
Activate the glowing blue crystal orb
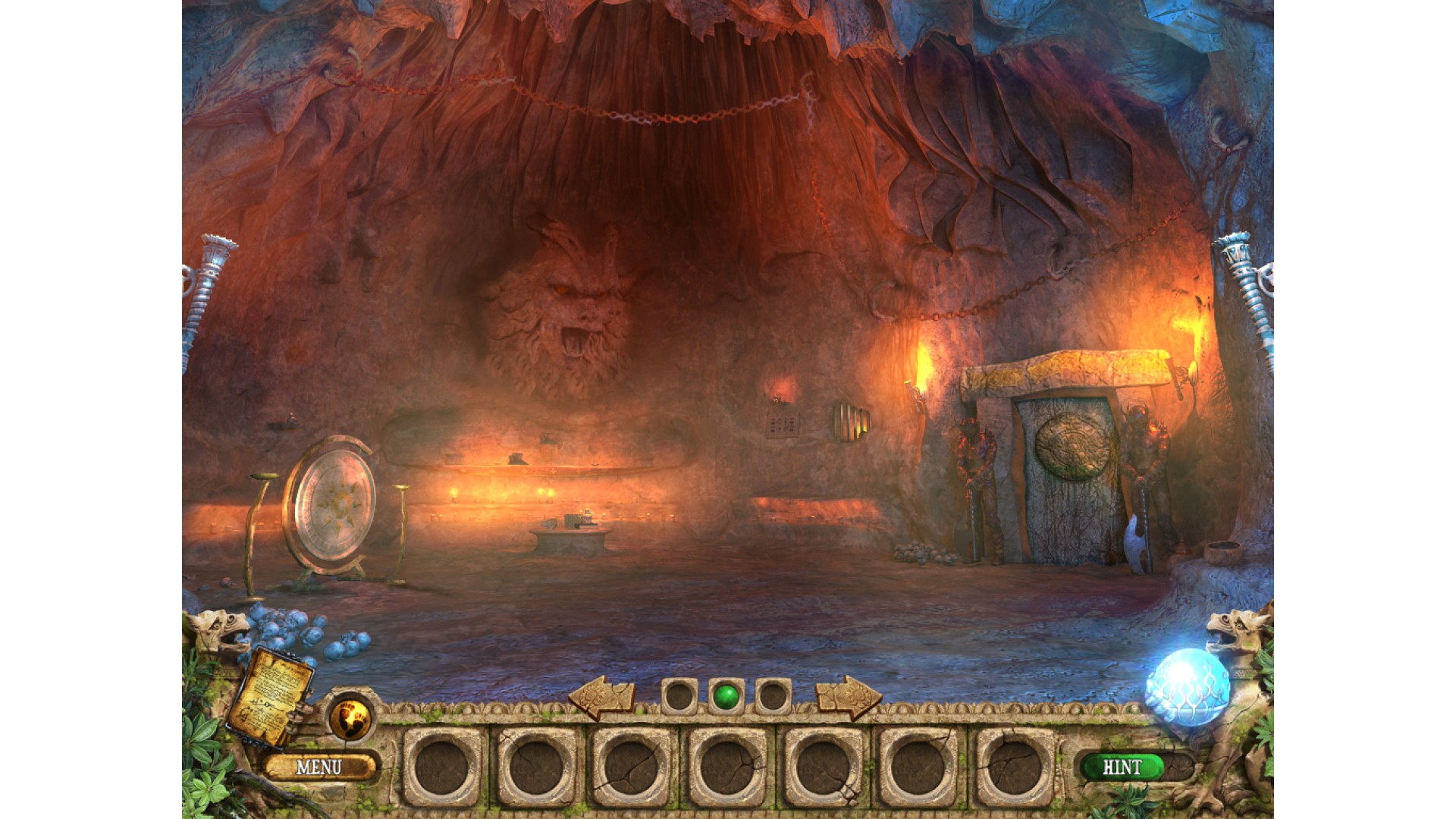tap(1187, 687)
